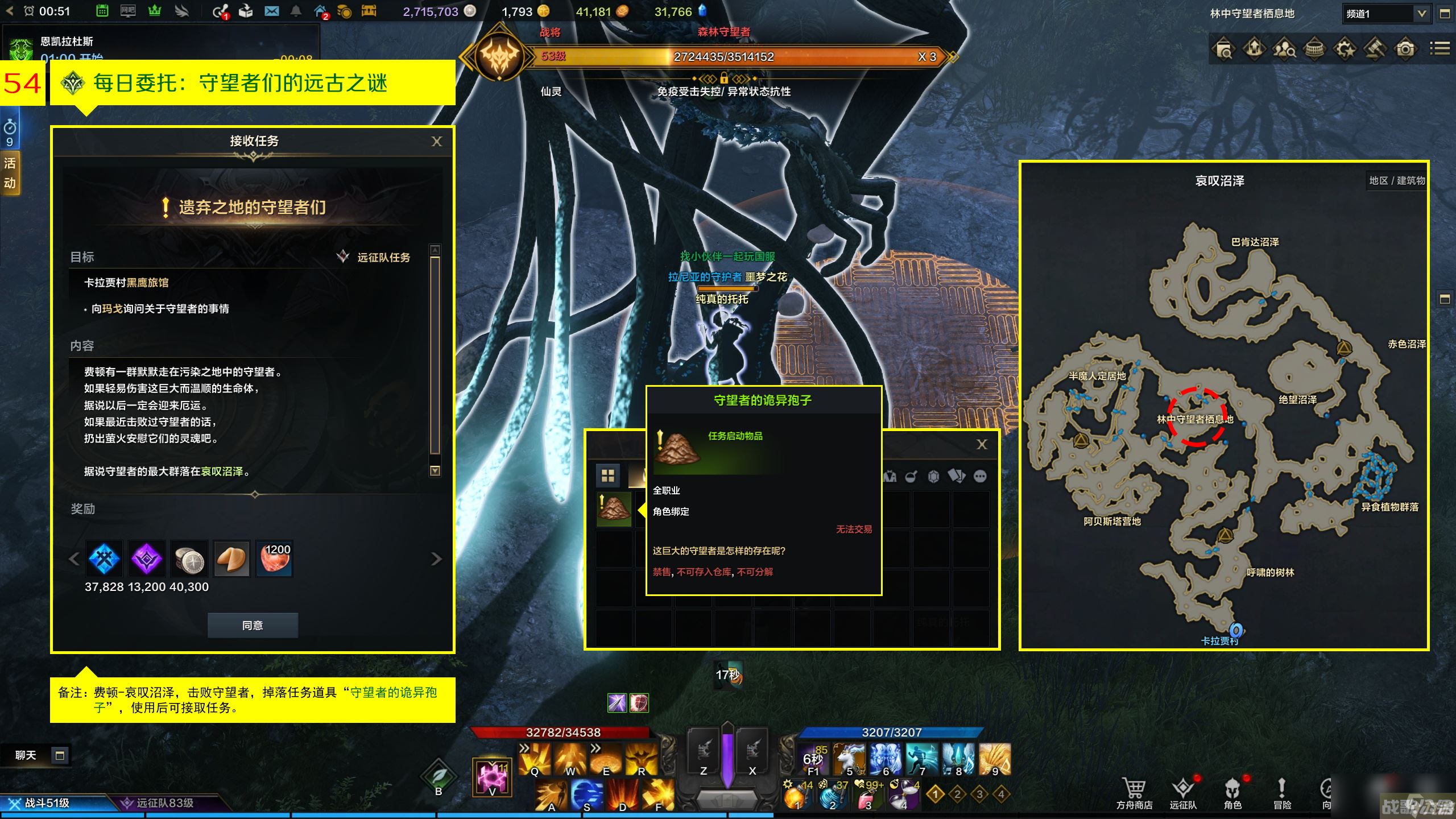The image size is (1456, 819).
Task: Click the 卡拉贾村 portal marker on map
Action: (1235, 630)
